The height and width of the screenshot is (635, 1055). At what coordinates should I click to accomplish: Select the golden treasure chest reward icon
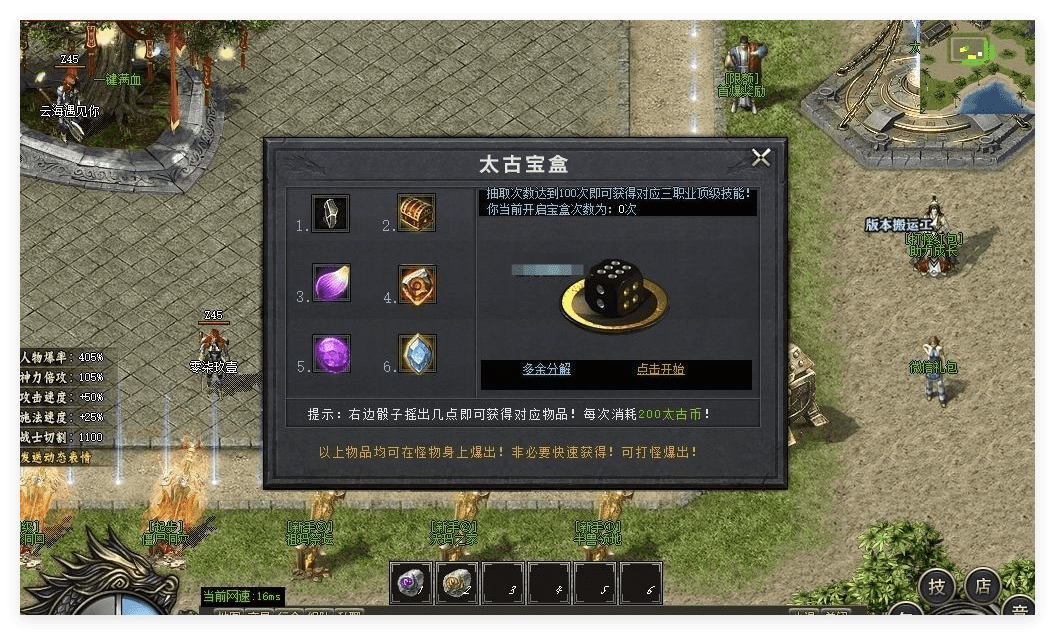[x=416, y=213]
